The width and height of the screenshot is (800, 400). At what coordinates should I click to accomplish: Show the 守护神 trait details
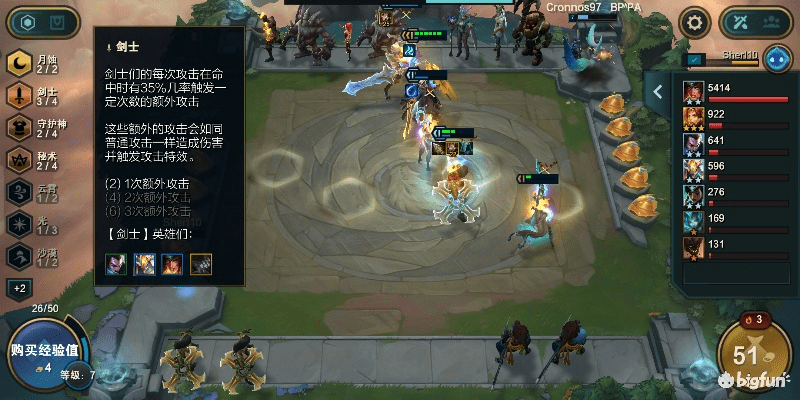click(x=34, y=127)
